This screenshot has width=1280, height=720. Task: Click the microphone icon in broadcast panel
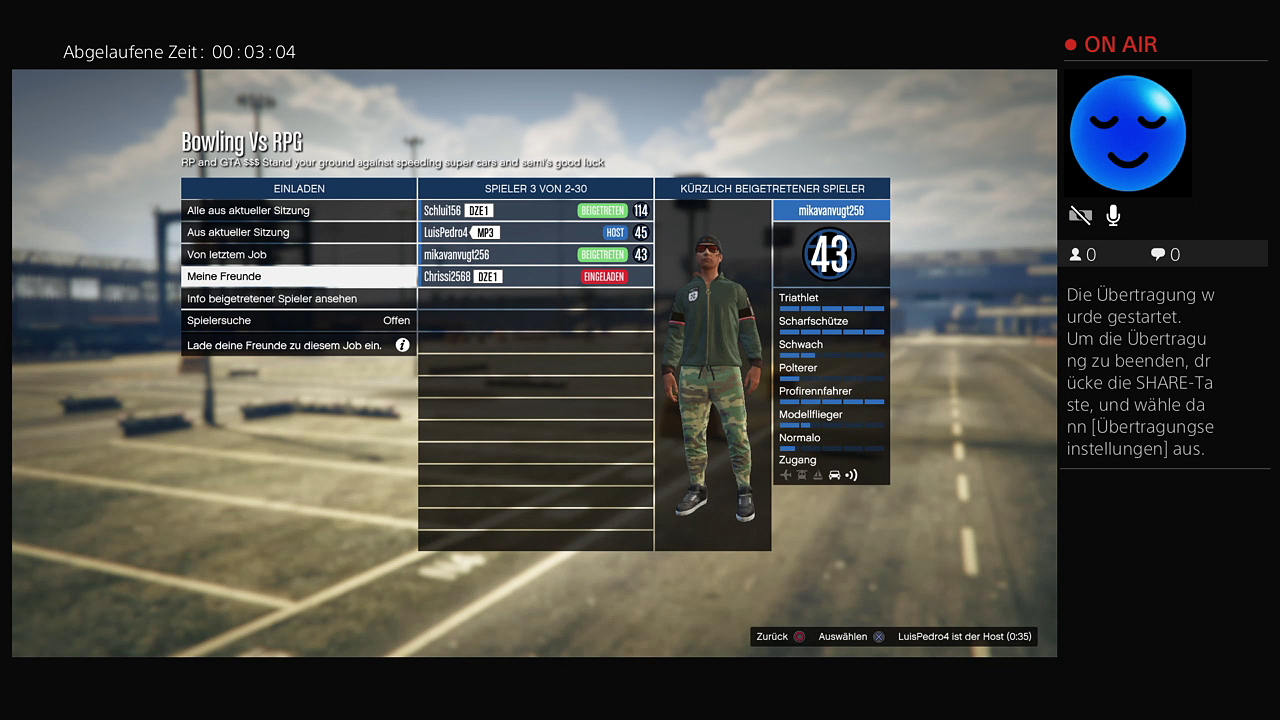coord(1113,215)
